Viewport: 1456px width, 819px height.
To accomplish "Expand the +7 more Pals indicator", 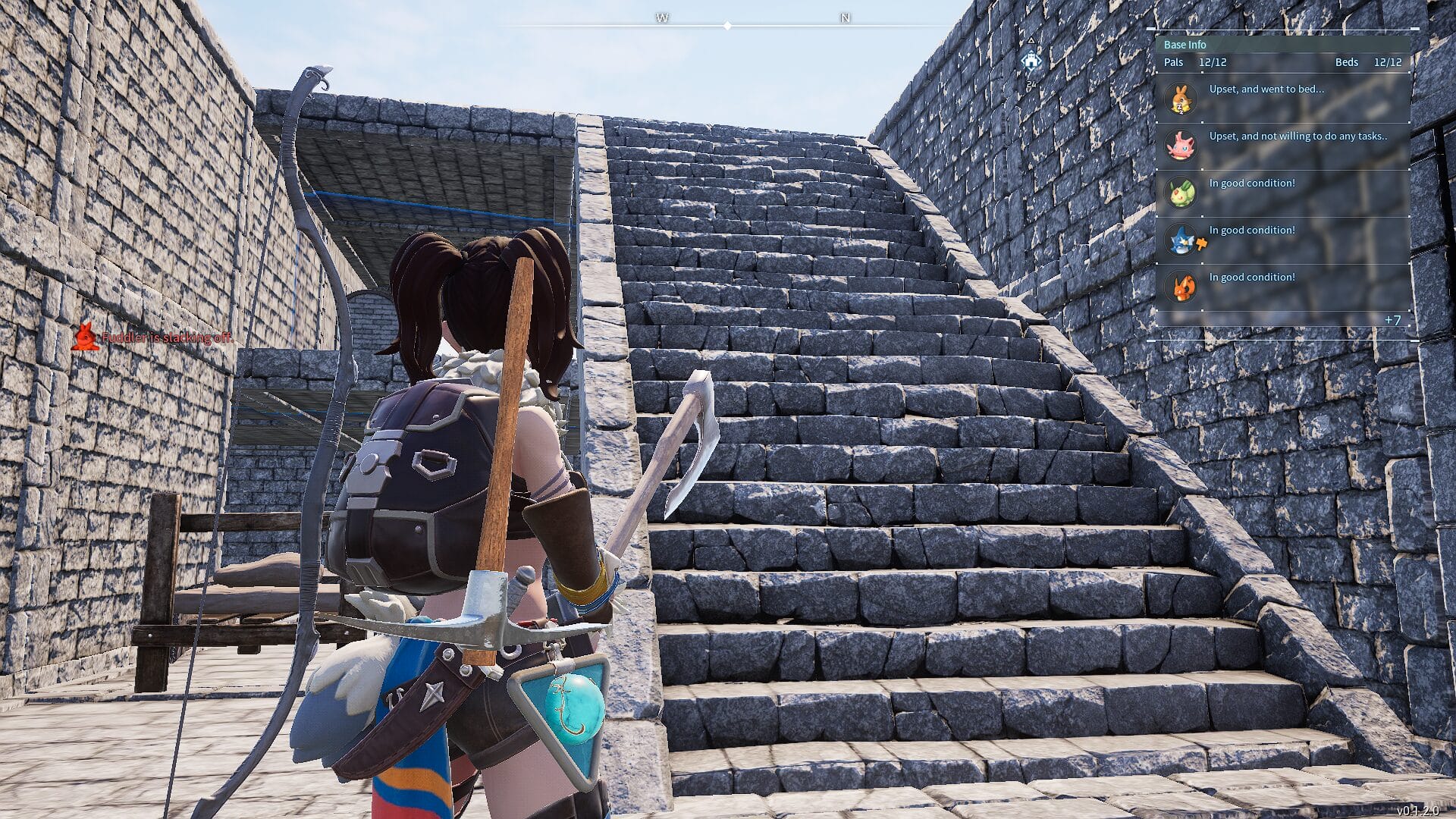I will click(x=1392, y=320).
